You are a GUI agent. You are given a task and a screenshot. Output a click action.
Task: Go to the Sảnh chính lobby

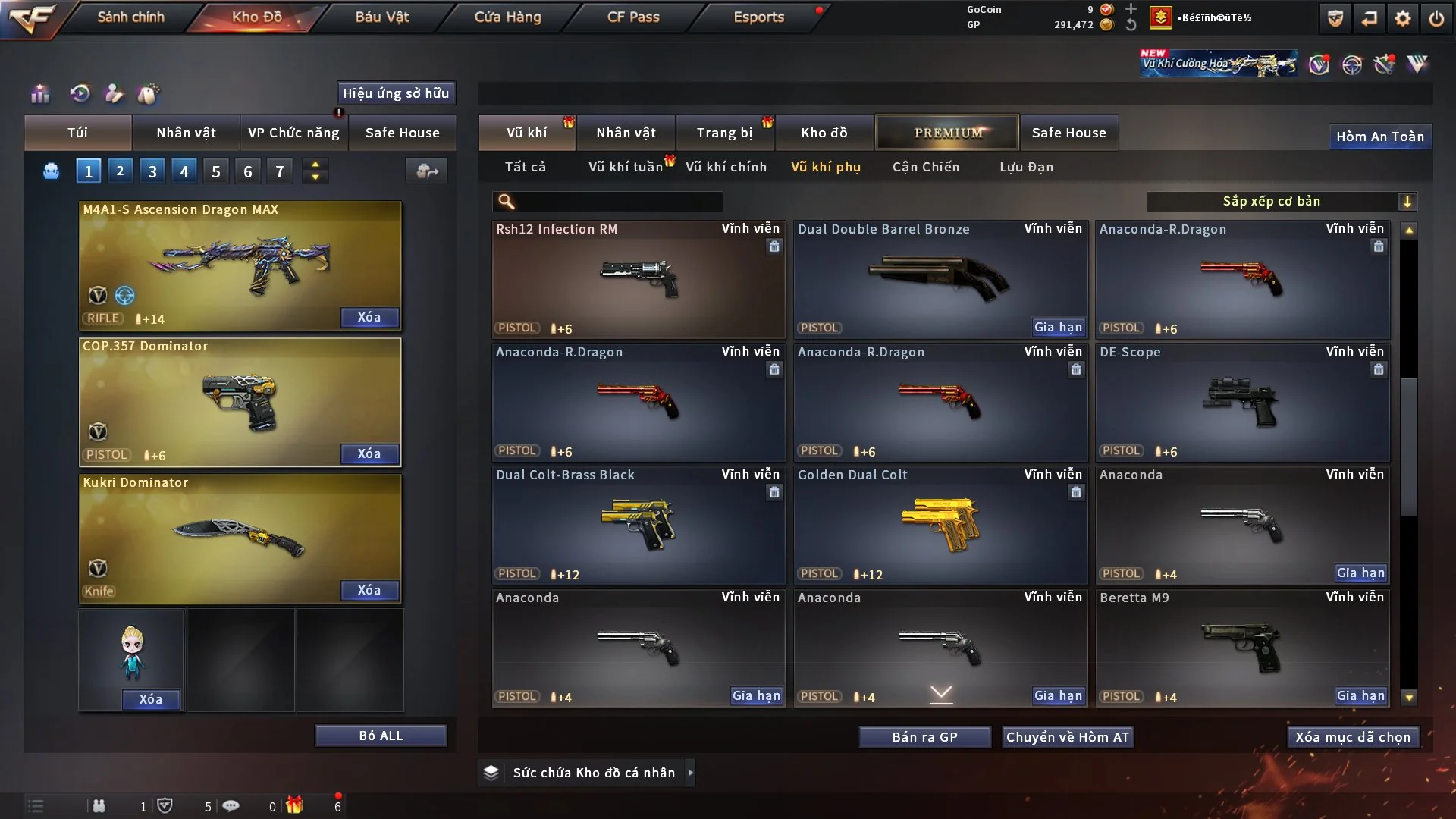(x=130, y=17)
